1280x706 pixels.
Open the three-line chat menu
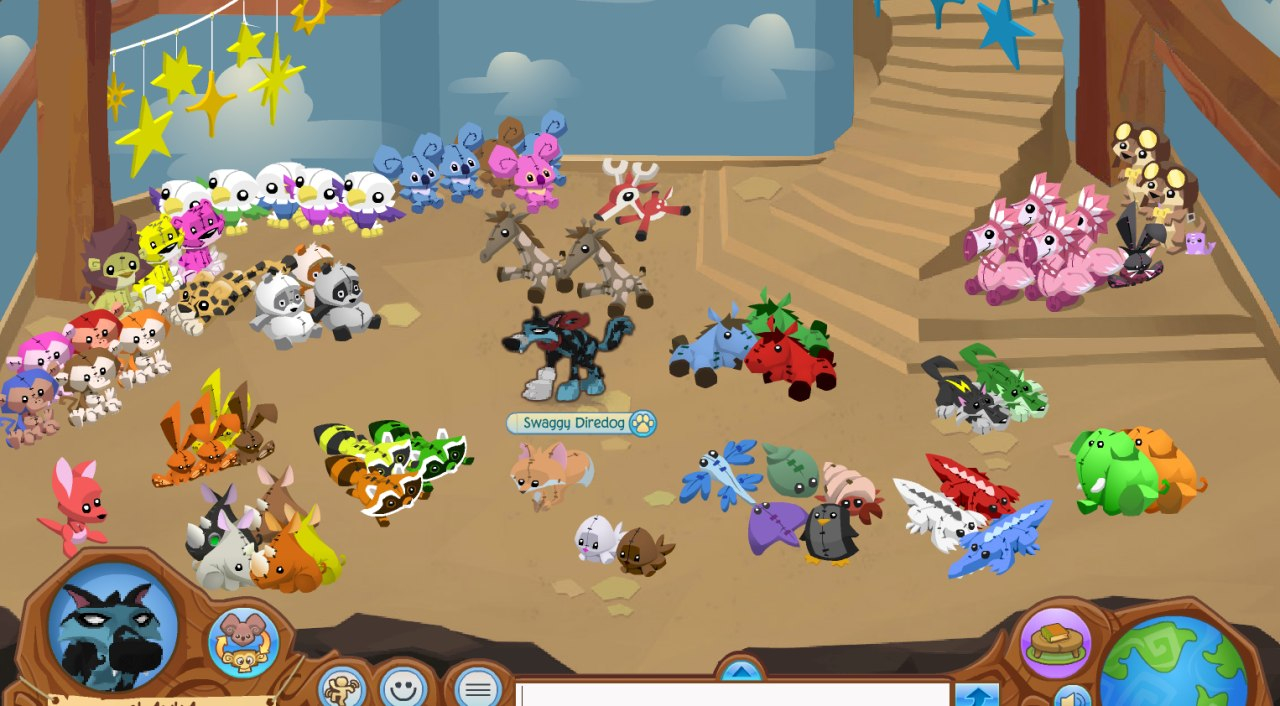coord(478,688)
